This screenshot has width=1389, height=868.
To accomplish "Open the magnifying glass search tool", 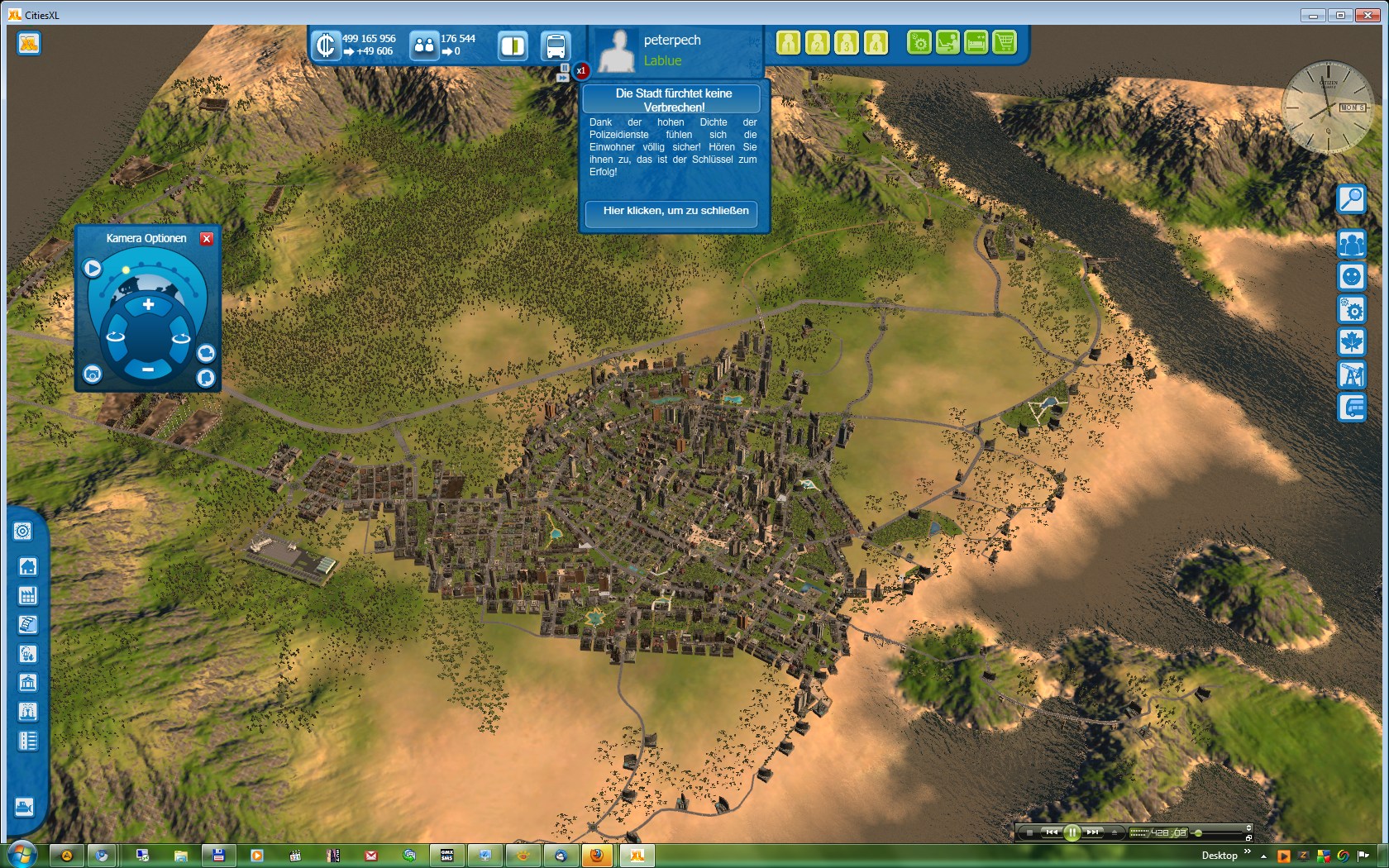I will (1351, 198).
